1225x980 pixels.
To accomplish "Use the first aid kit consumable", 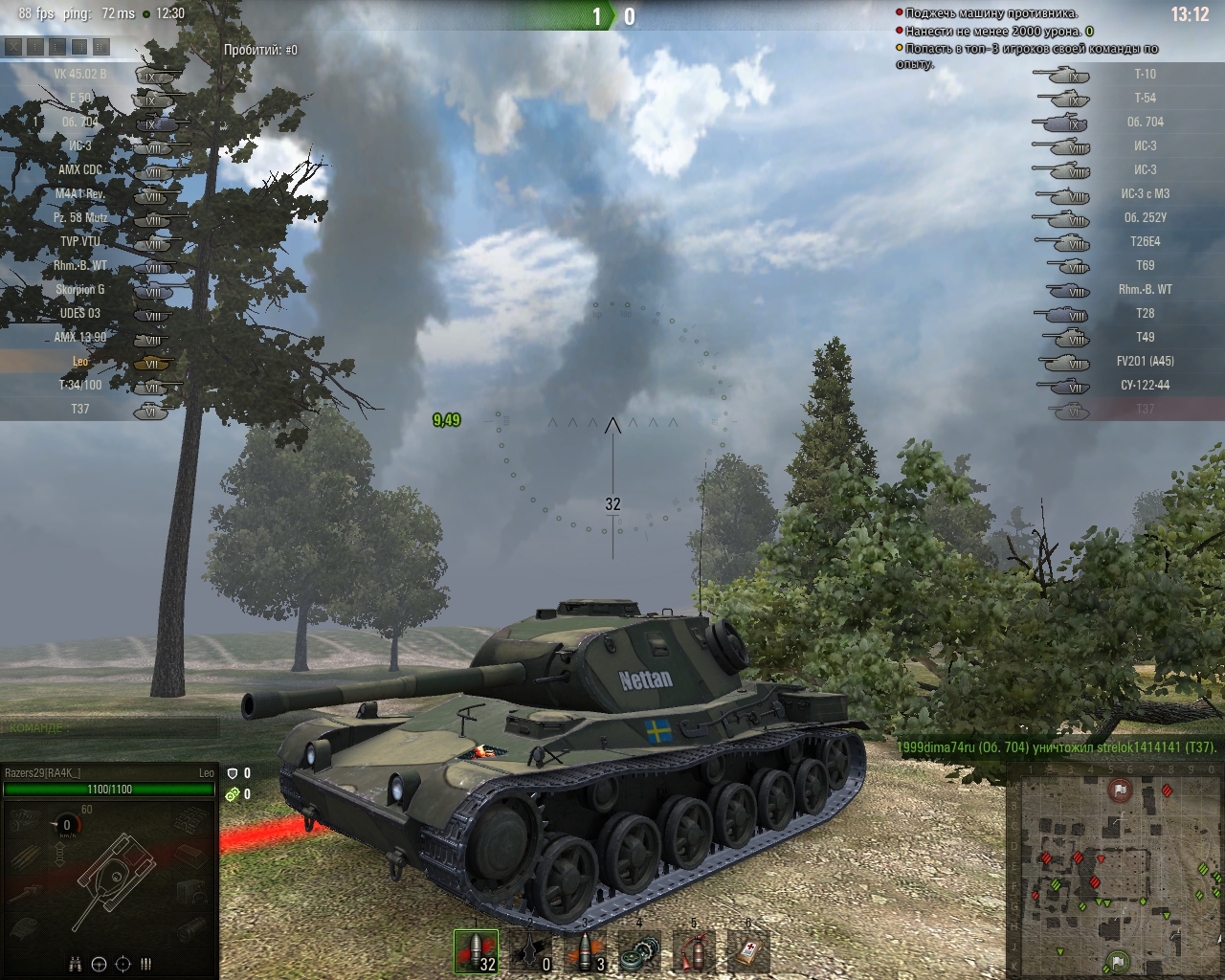I will click(x=748, y=952).
